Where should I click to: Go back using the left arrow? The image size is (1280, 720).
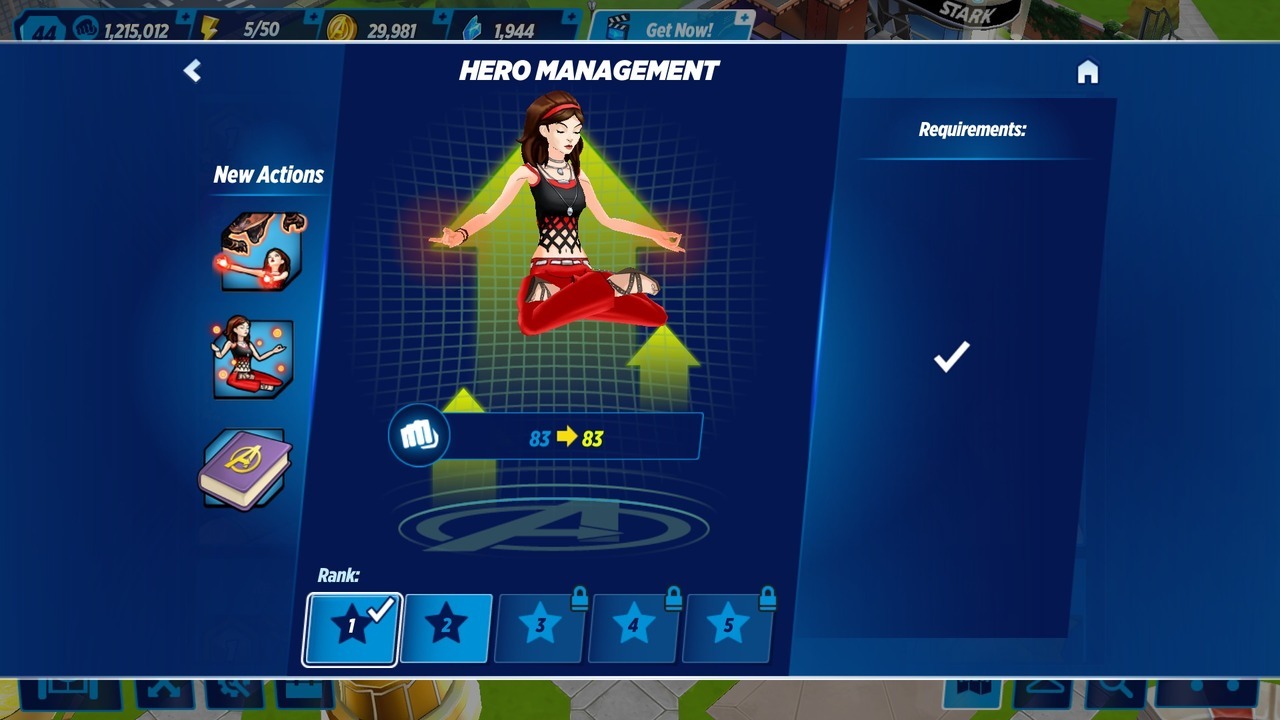pyautogui.click(x=192, y=70)
